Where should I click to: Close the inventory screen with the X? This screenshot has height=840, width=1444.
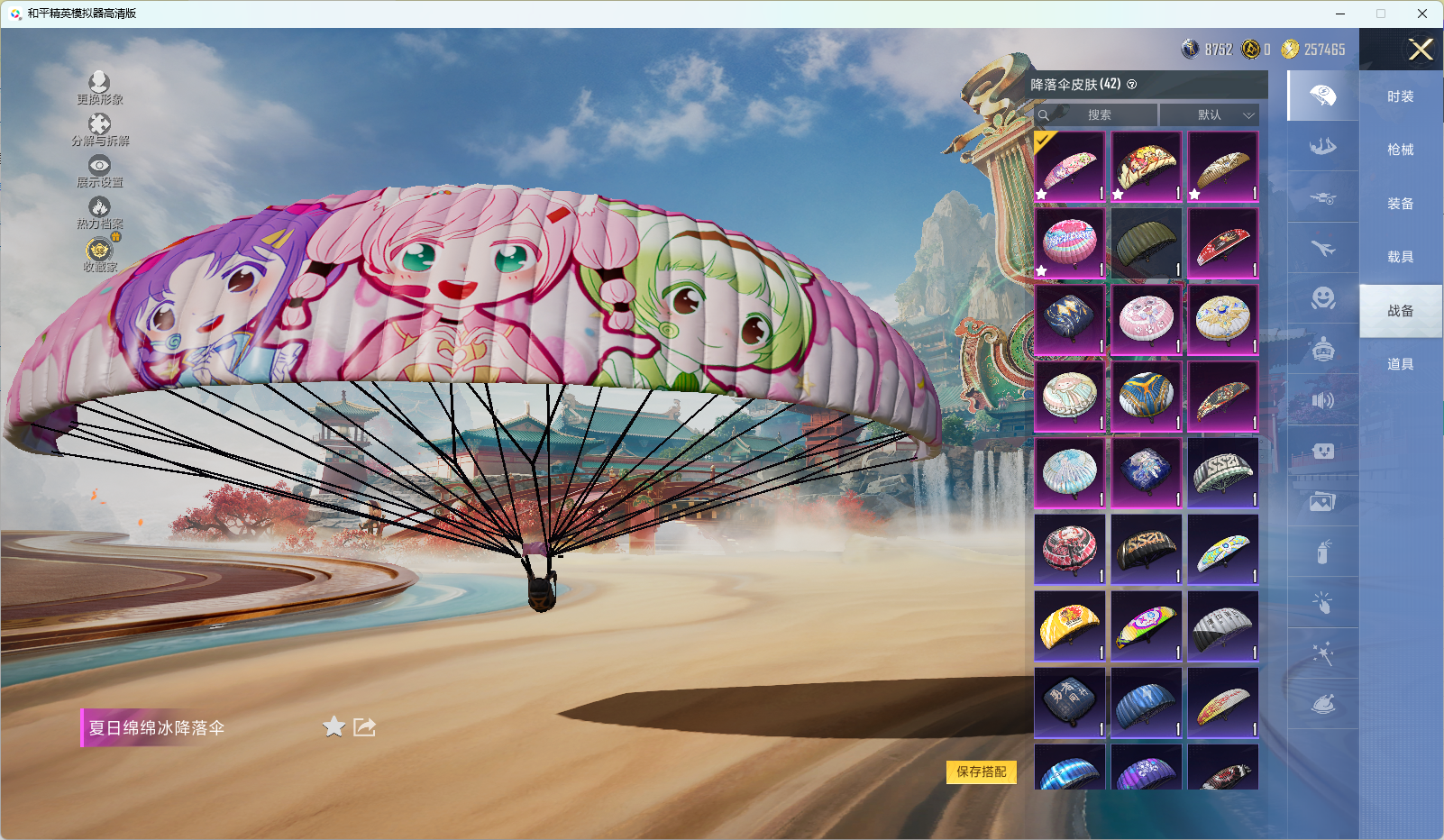(x=1421, y=50)
